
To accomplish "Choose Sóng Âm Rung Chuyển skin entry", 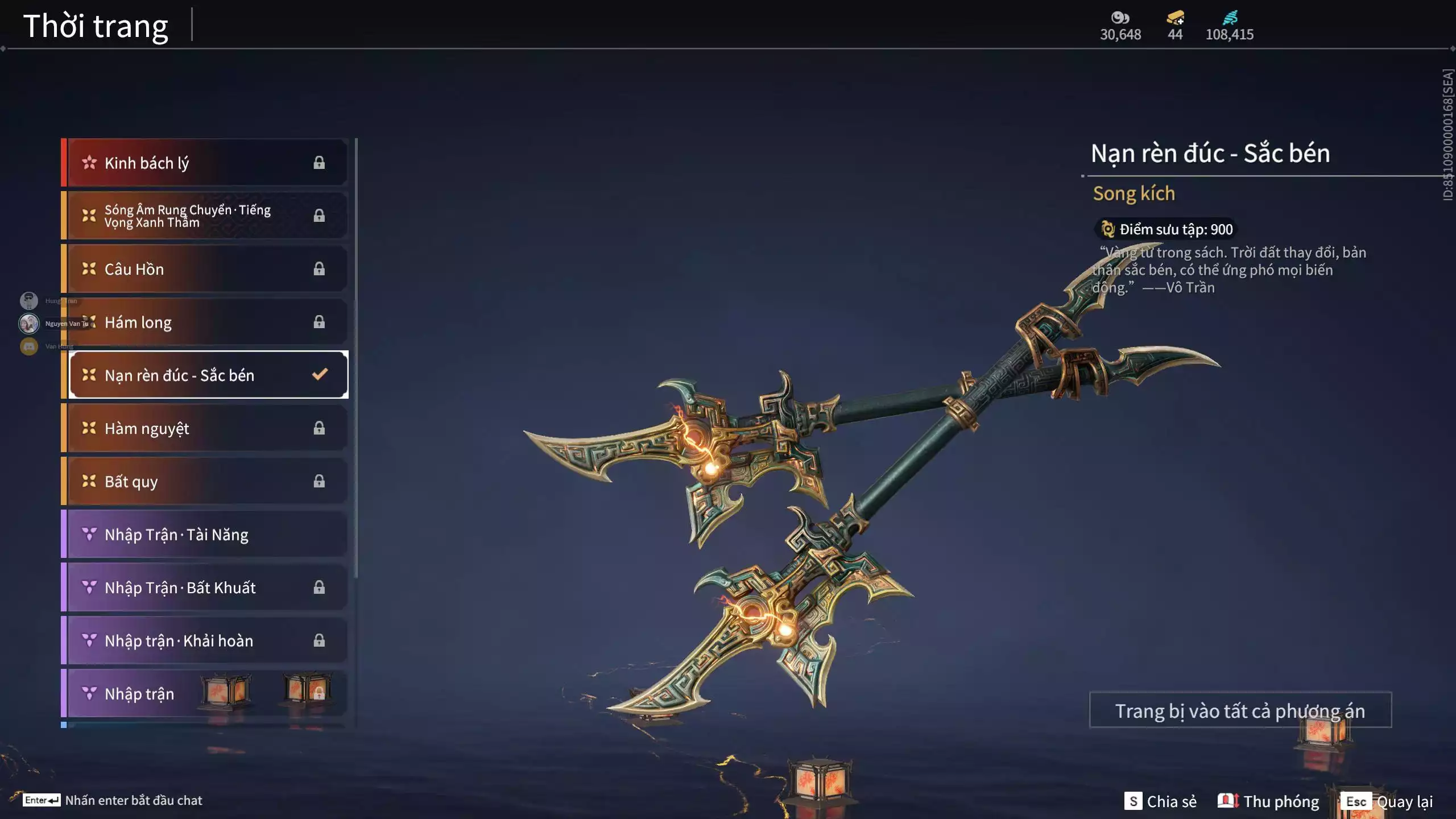I will [x=205, y=216].
